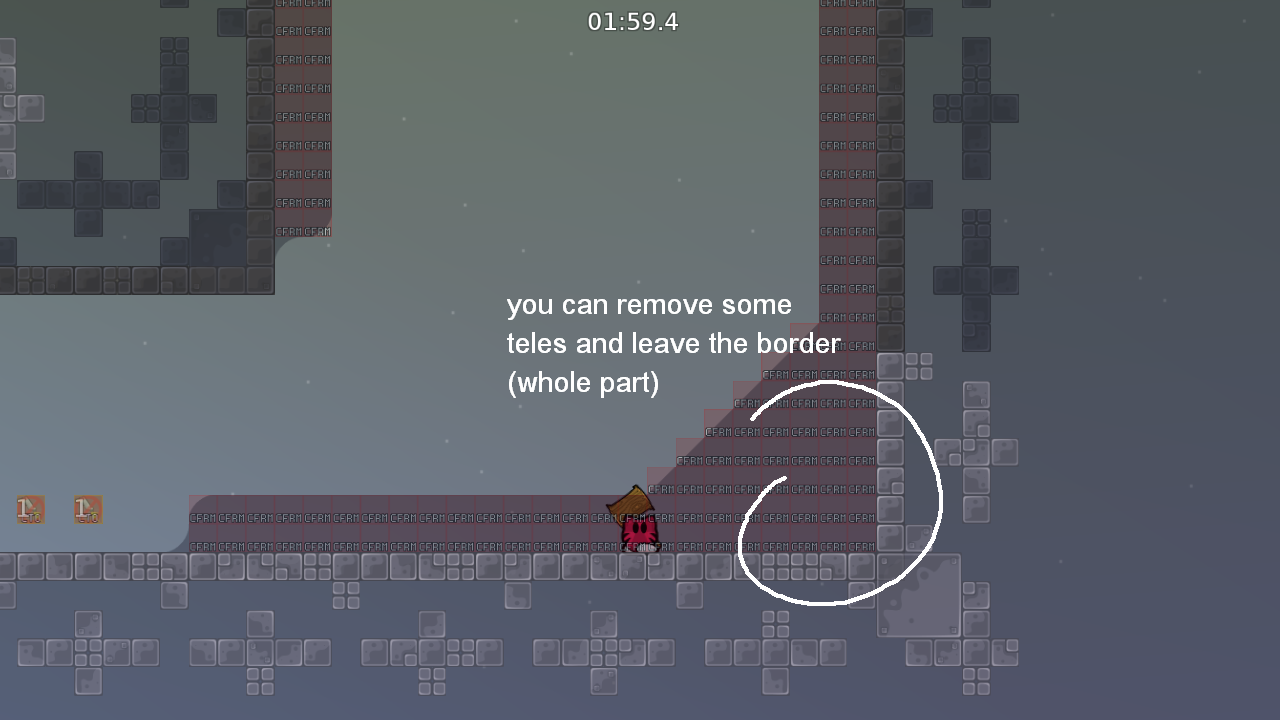1280x720 pixels.
Task: Select the left "1 CTO" pickup icon
Action: click(29, 509)
